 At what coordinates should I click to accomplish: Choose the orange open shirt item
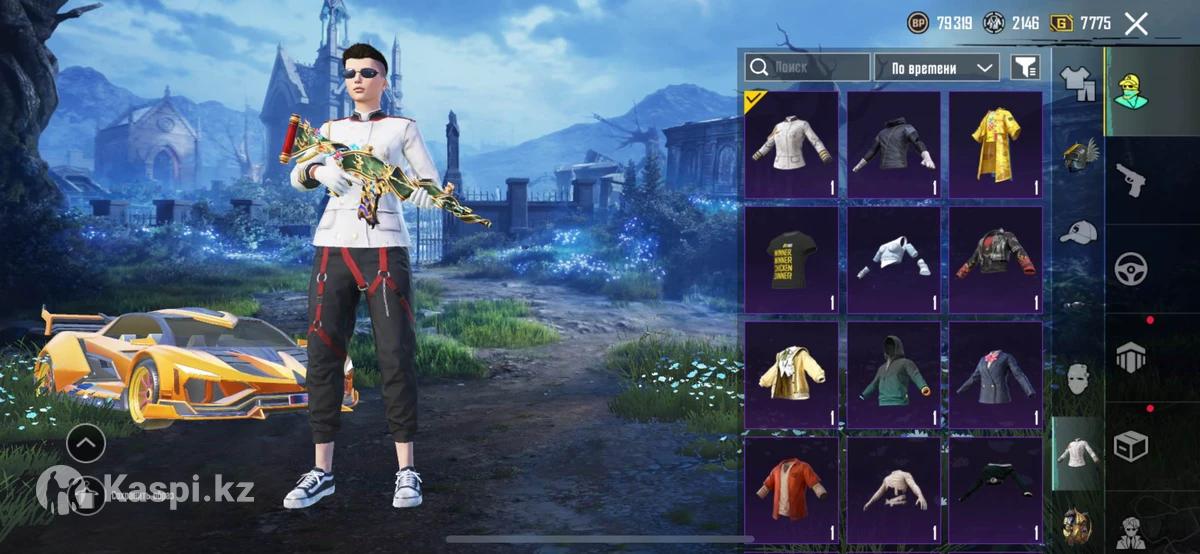tap(791, 488)
